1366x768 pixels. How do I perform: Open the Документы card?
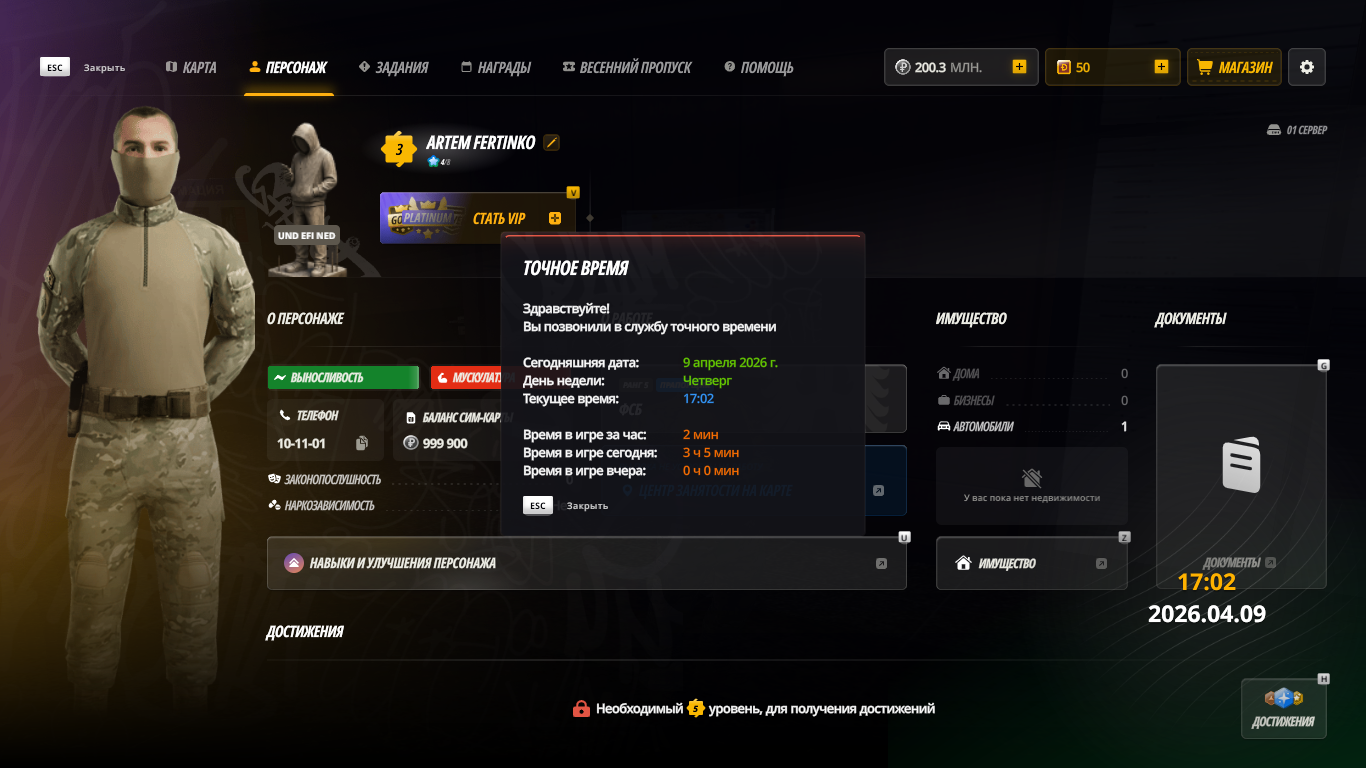click(1240, 470)
